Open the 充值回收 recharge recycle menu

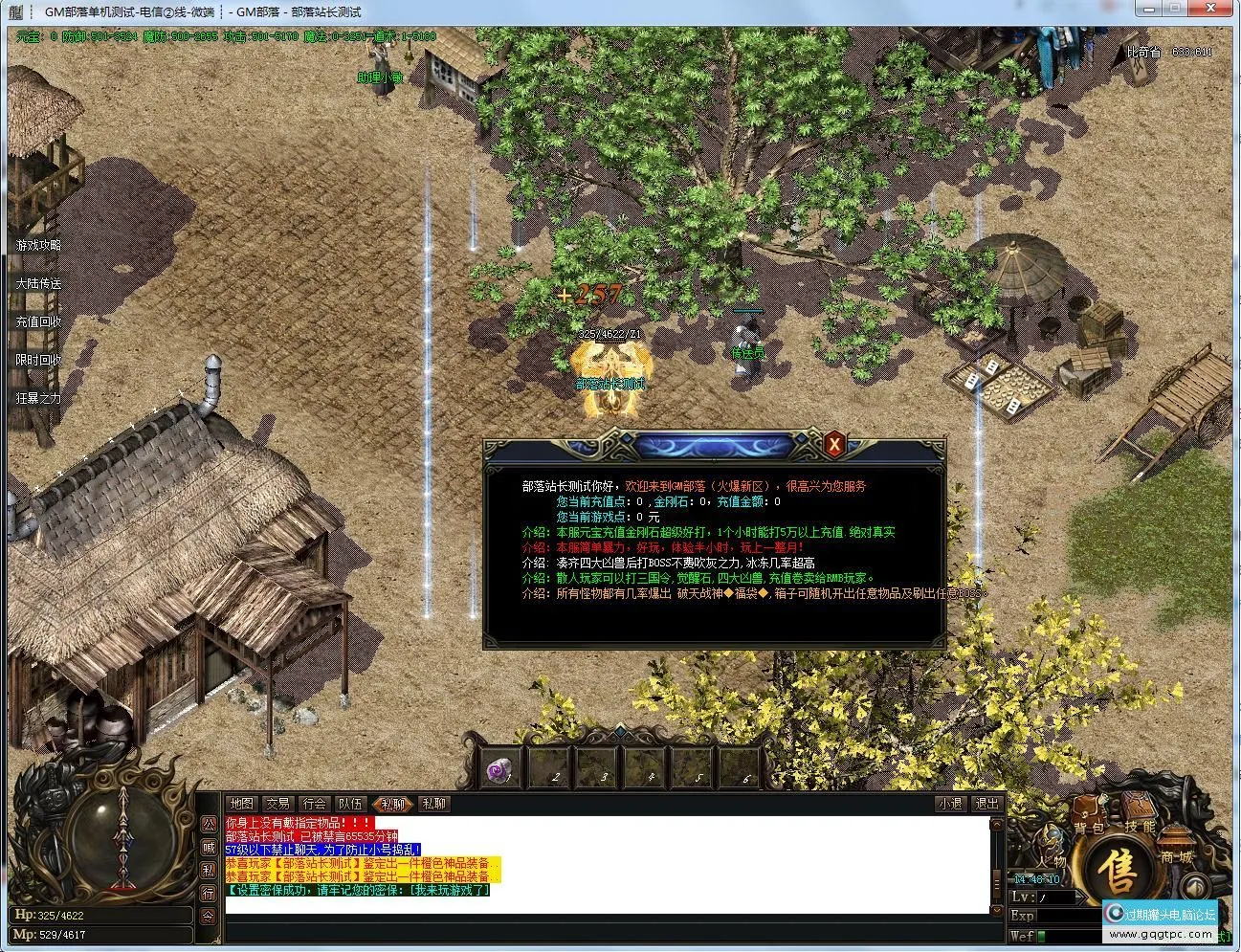pos(38,322)
